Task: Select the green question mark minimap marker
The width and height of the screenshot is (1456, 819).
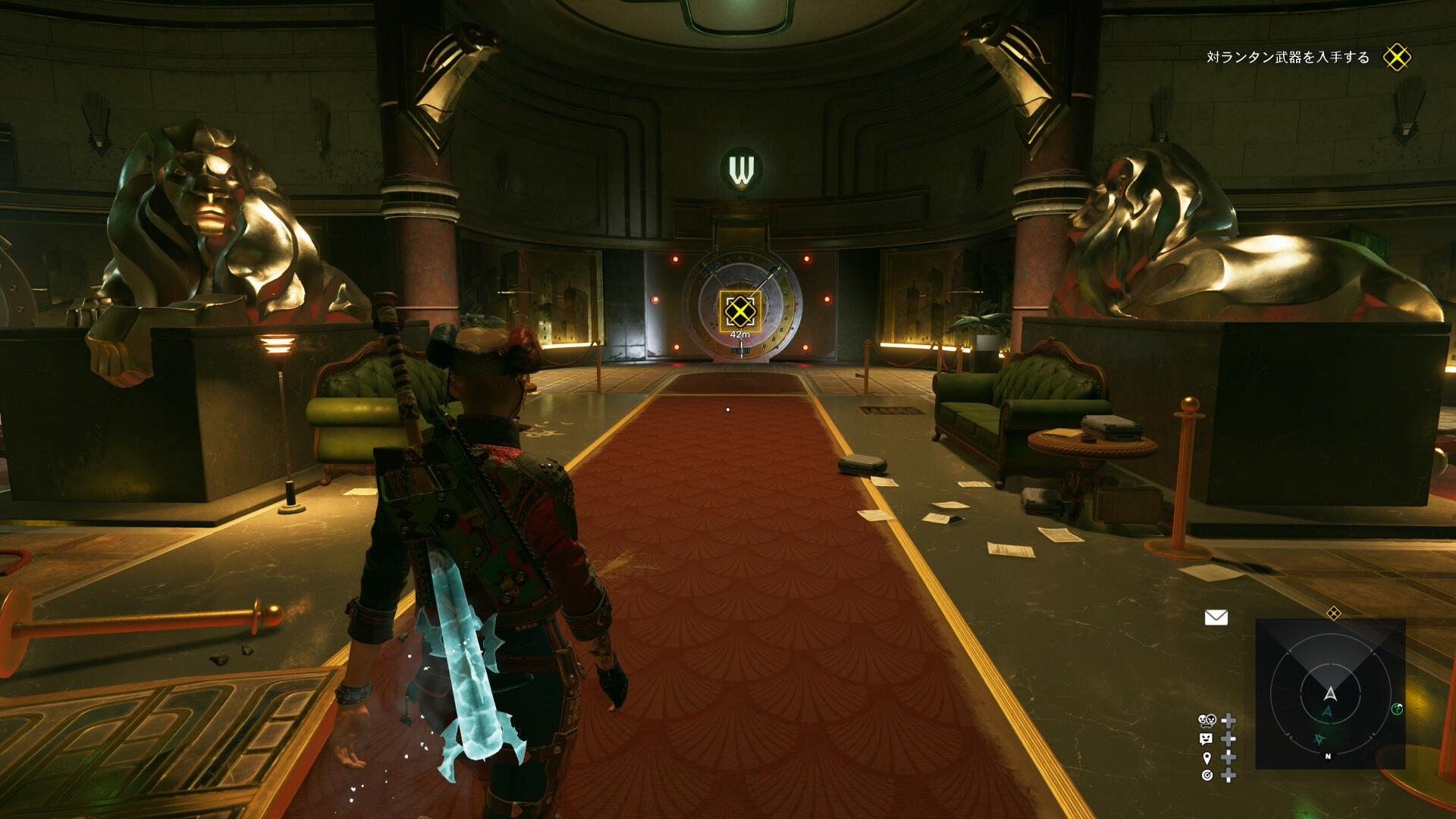Action: pyautogui.click(x=1397, y=709)
